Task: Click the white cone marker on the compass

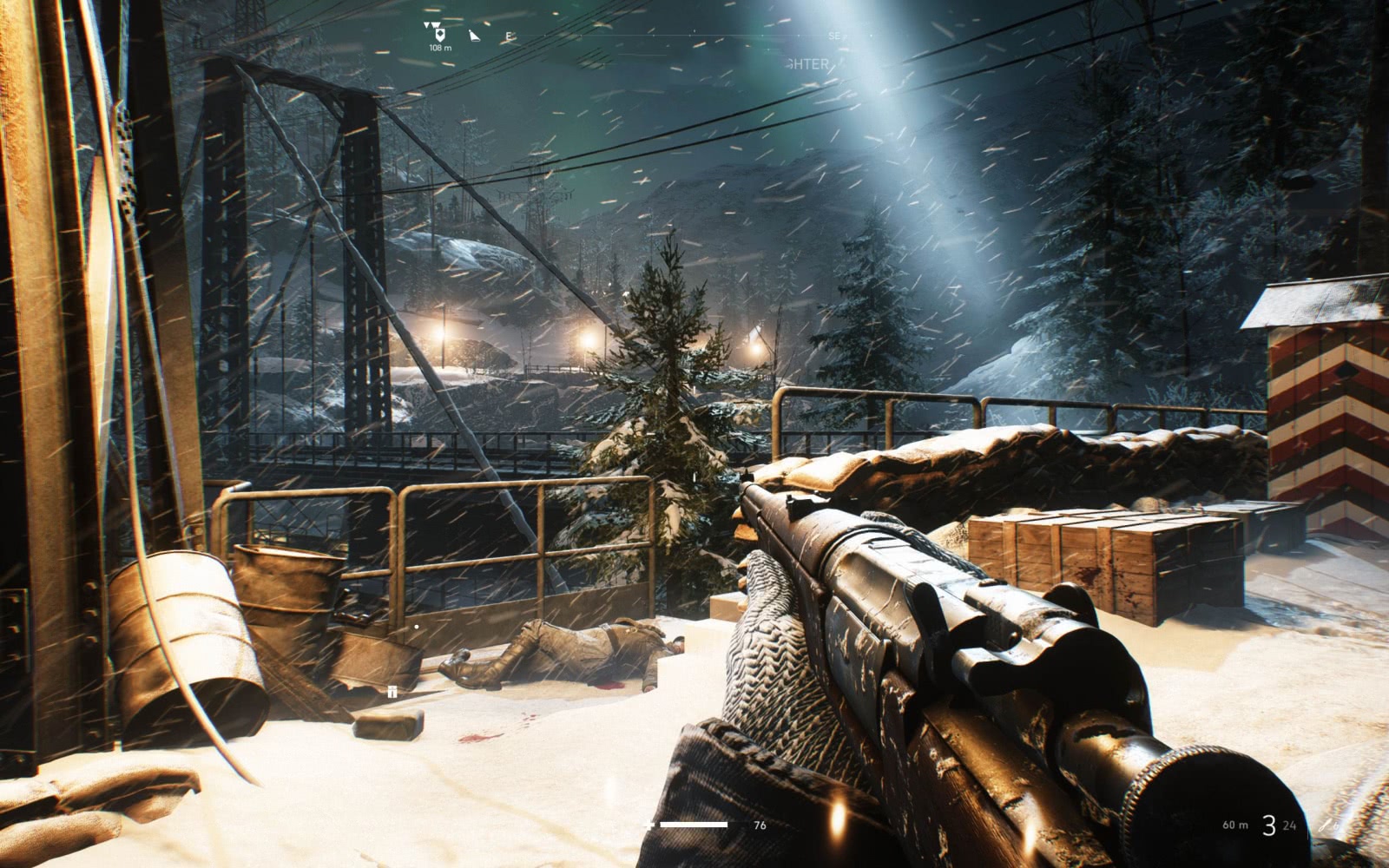Action: [474, 36]
